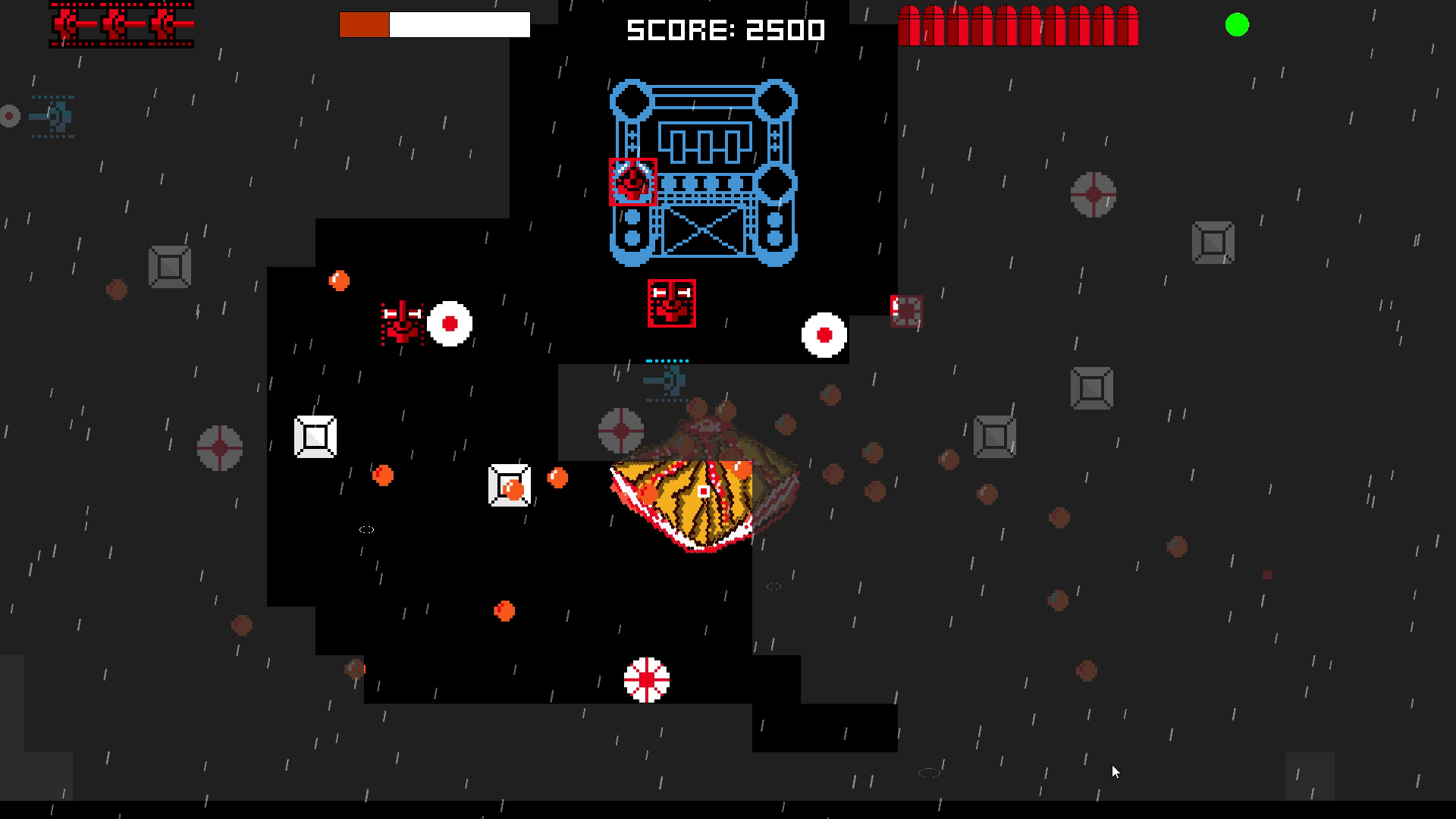This screenshot has height=819, width=1456.
Task: Click the gray crate on the far left
Action: pos(168,266)
